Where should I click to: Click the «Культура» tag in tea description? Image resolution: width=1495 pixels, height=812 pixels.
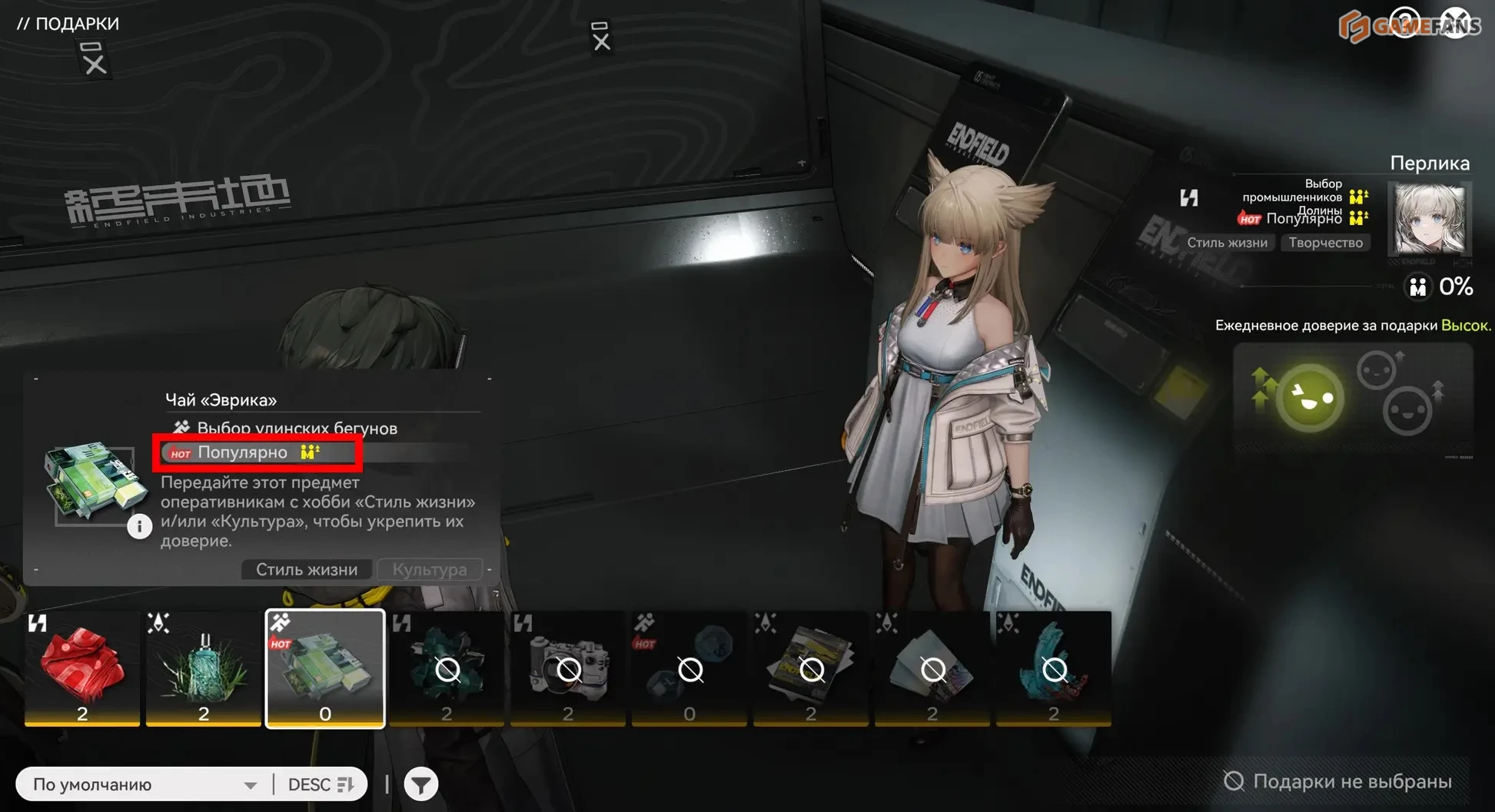point(430,569)
